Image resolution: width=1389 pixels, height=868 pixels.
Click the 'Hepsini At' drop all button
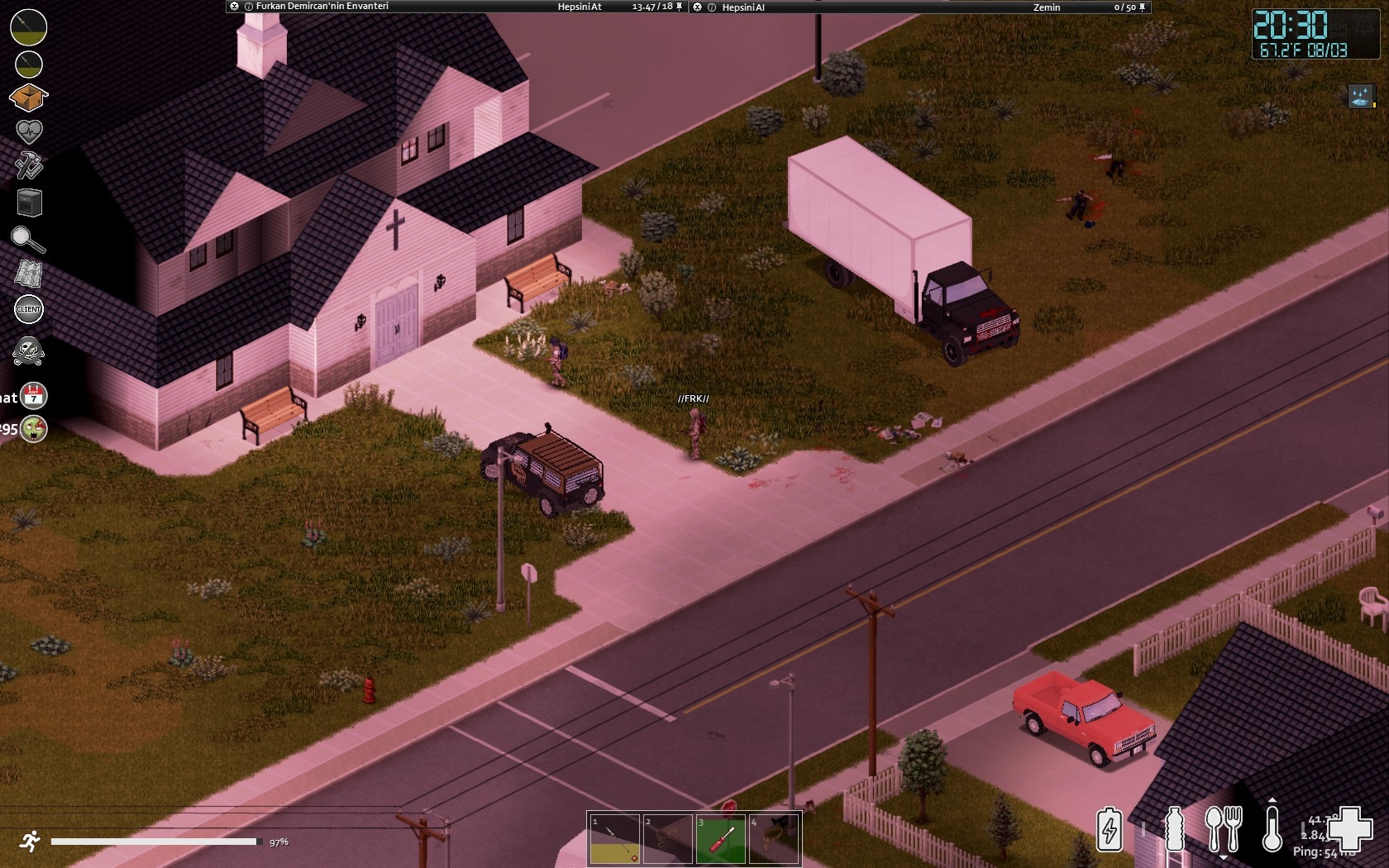click(580, 7)
